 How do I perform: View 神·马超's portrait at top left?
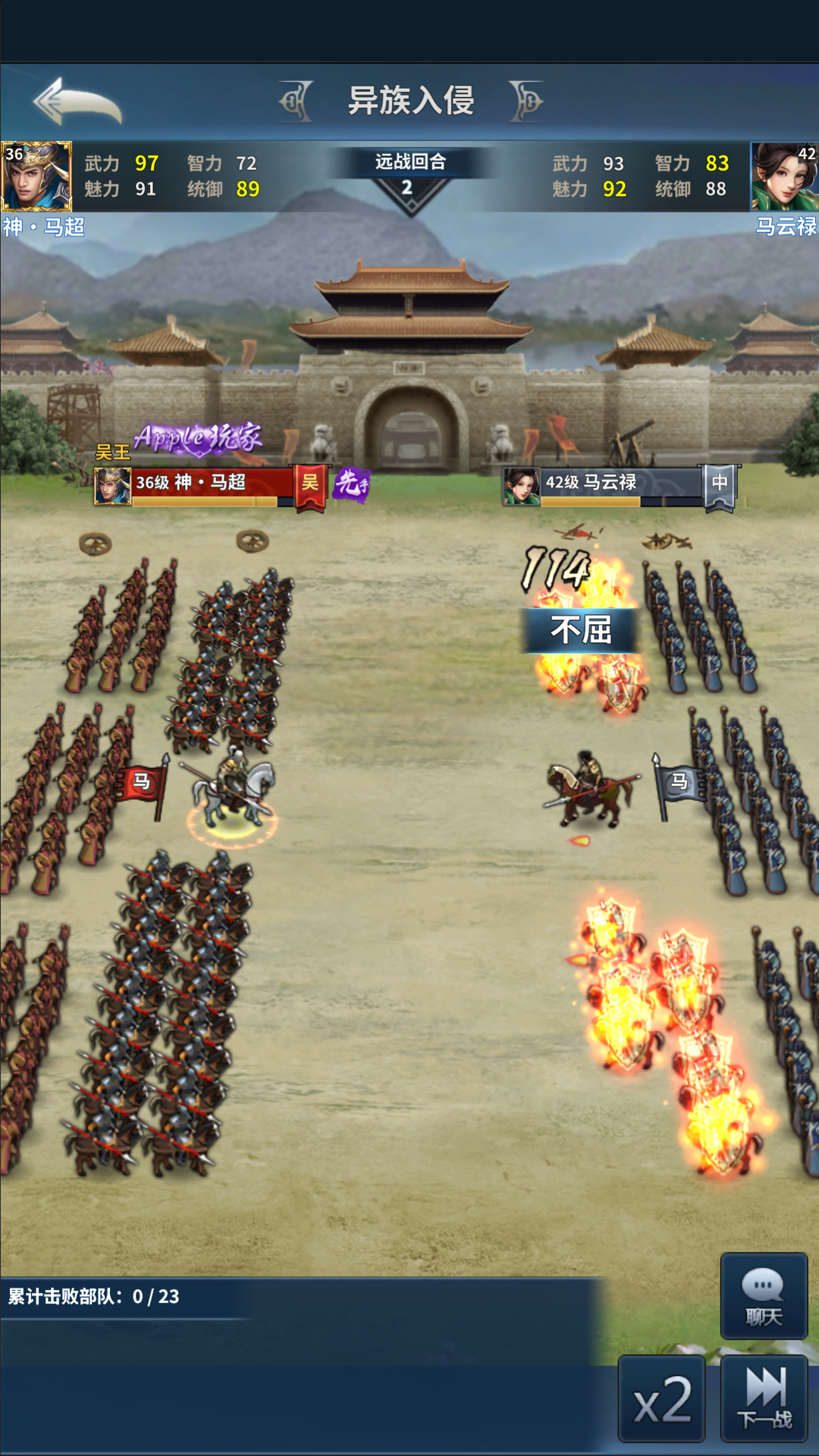36,176
